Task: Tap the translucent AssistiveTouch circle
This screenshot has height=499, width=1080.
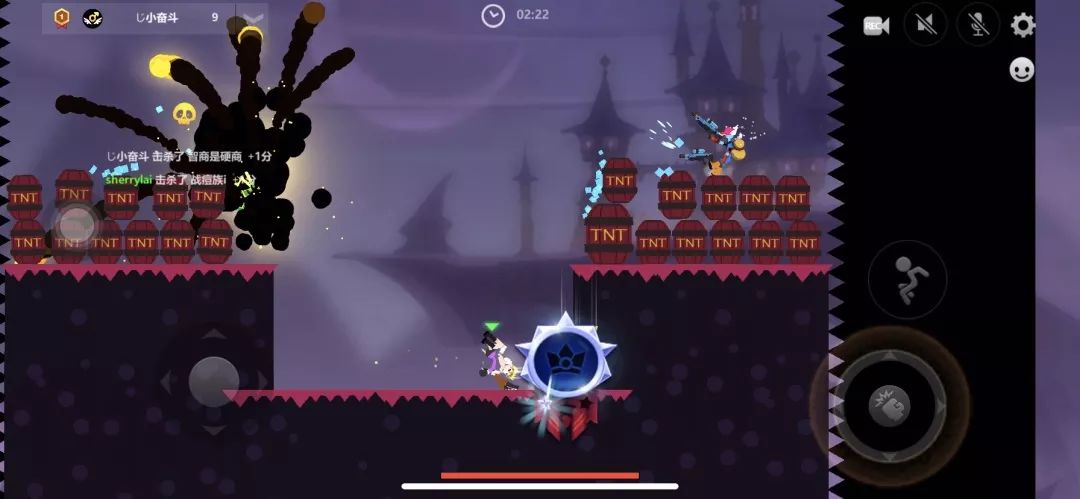Action: pos(74,225)
